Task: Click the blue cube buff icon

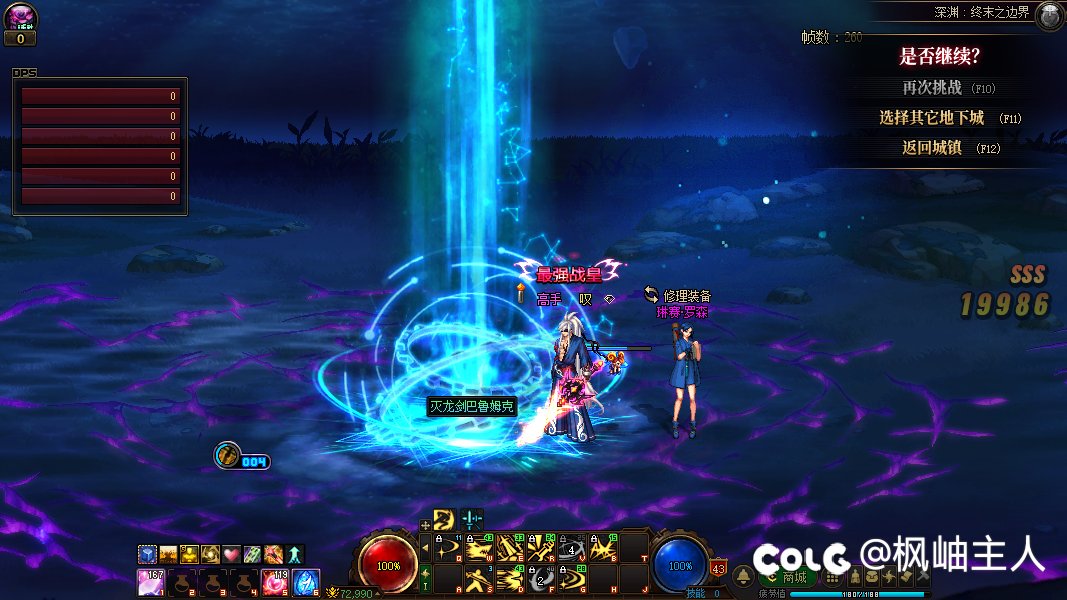Action: click(x=147, y=554)
